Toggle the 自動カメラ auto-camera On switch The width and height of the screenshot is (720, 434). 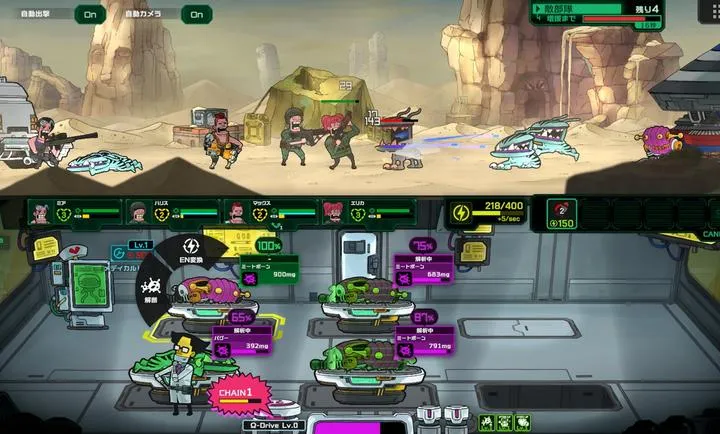(197, 14)
